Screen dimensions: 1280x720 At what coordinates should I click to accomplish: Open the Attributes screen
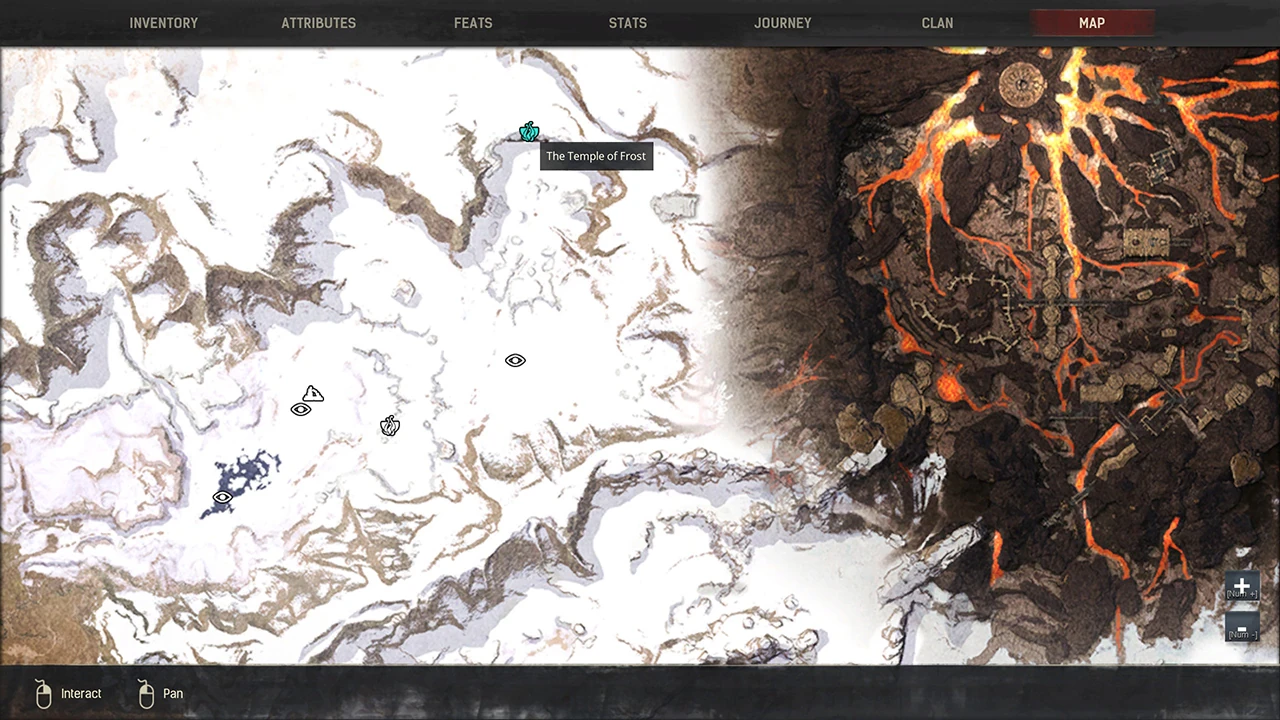click(318, 22)
